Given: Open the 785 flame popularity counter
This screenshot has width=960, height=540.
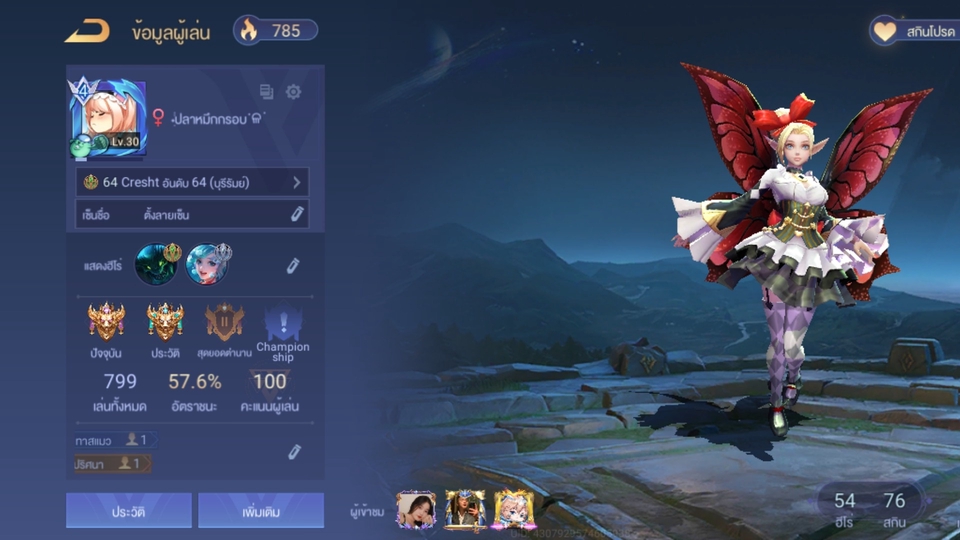Looking at the screenshot, I should click(276, 31).
